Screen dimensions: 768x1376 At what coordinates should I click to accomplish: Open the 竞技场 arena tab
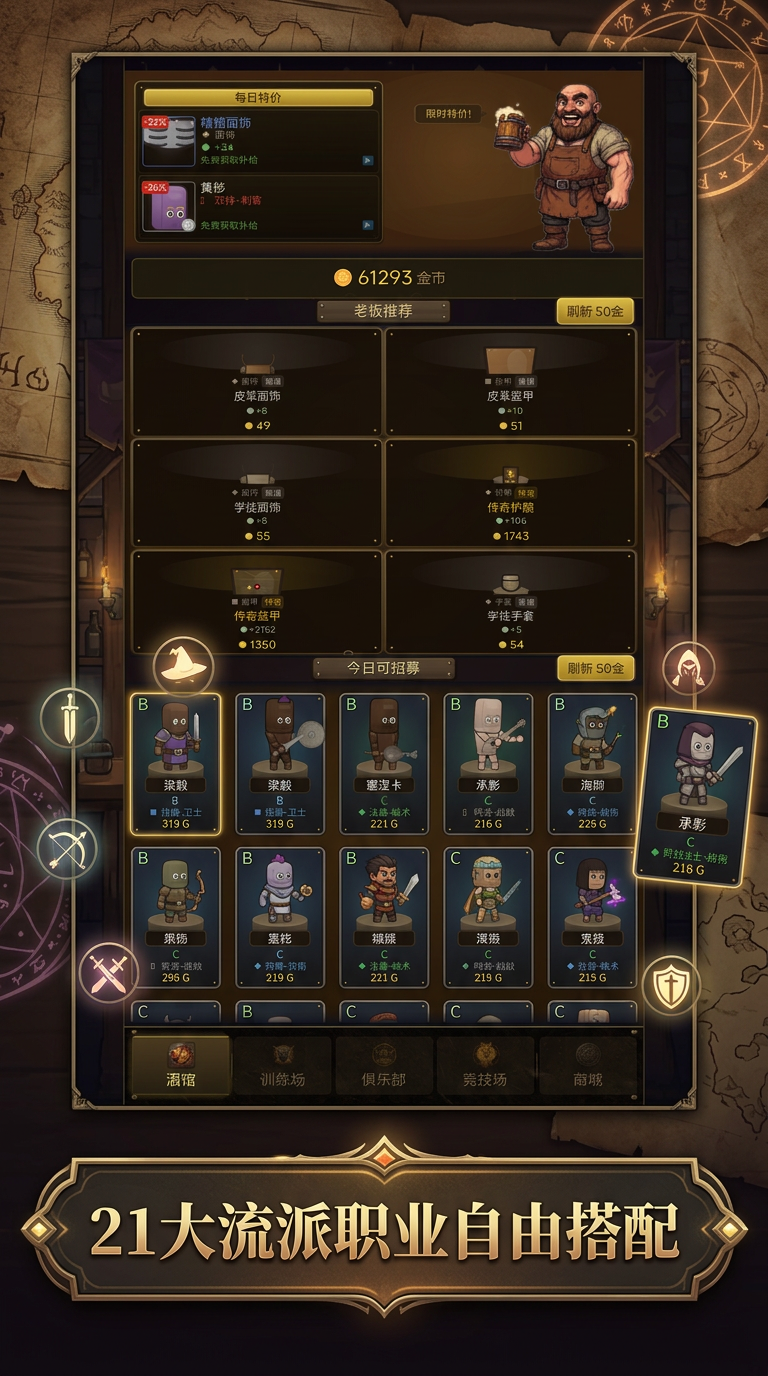pos(486,1066)
